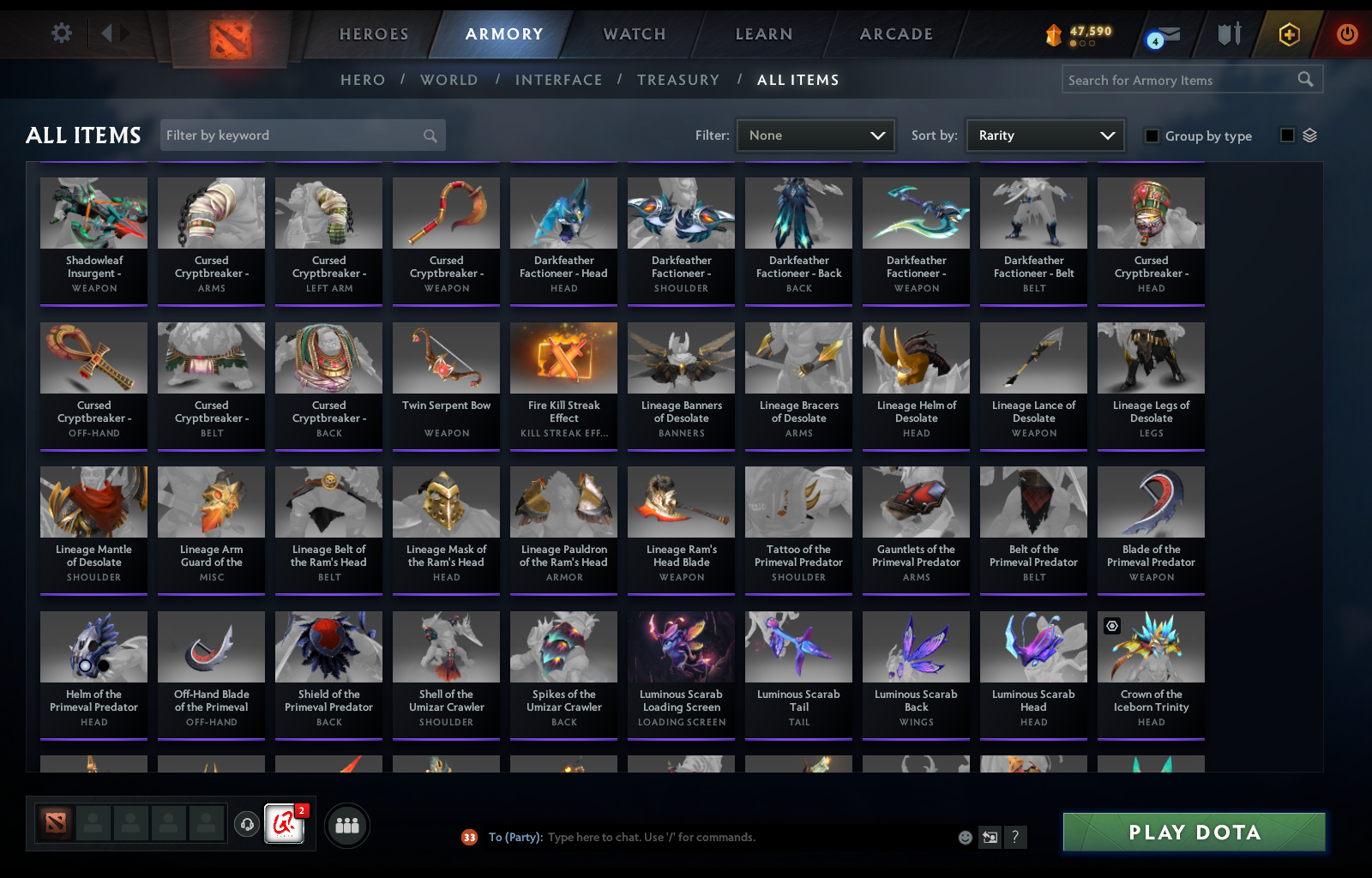Click the preview eye on Crown of the Iceborn Trinity
This screenshot has height=878, width=1372.
click(1112, 627)
